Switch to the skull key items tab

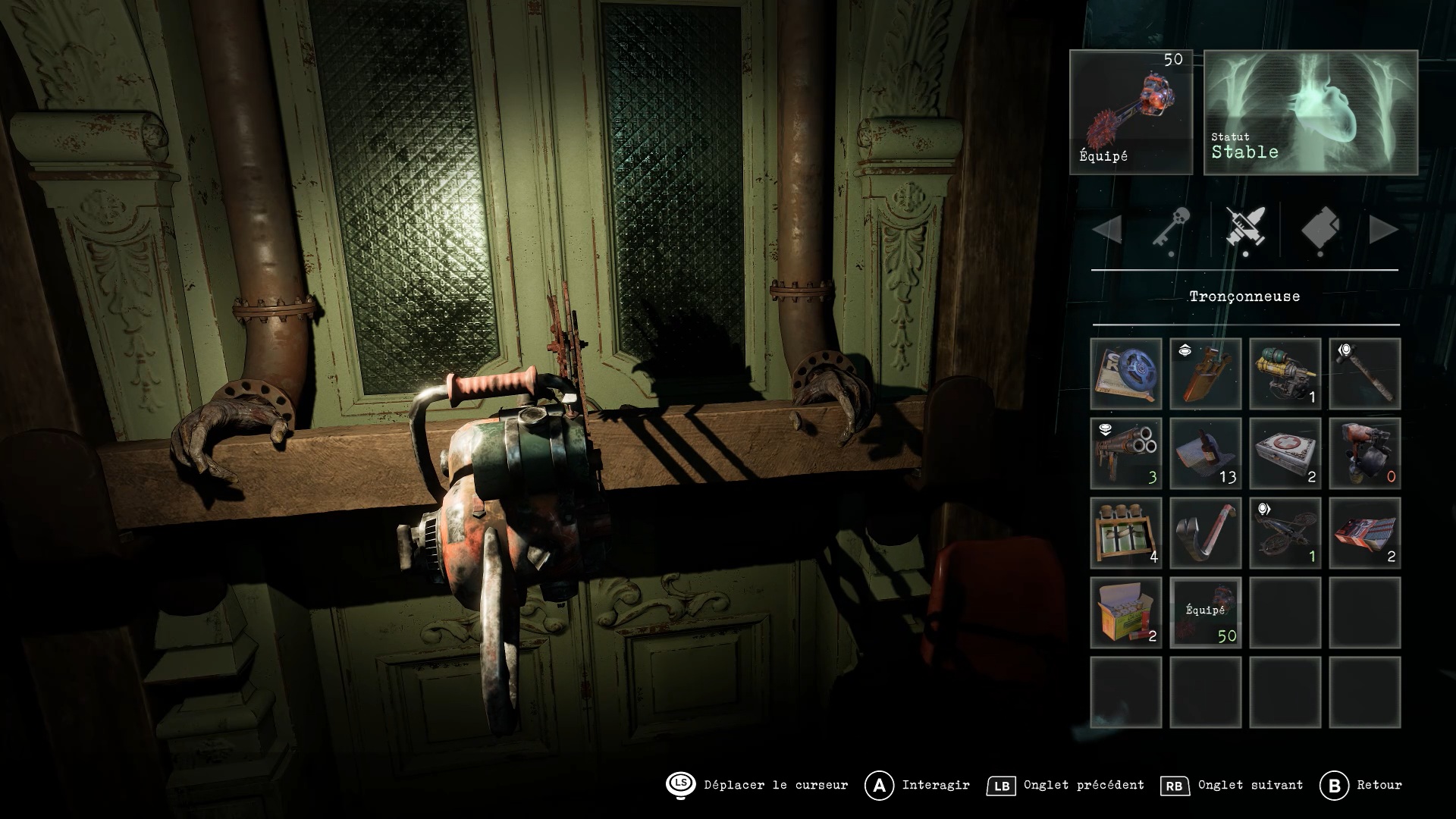click(1172, 228)
